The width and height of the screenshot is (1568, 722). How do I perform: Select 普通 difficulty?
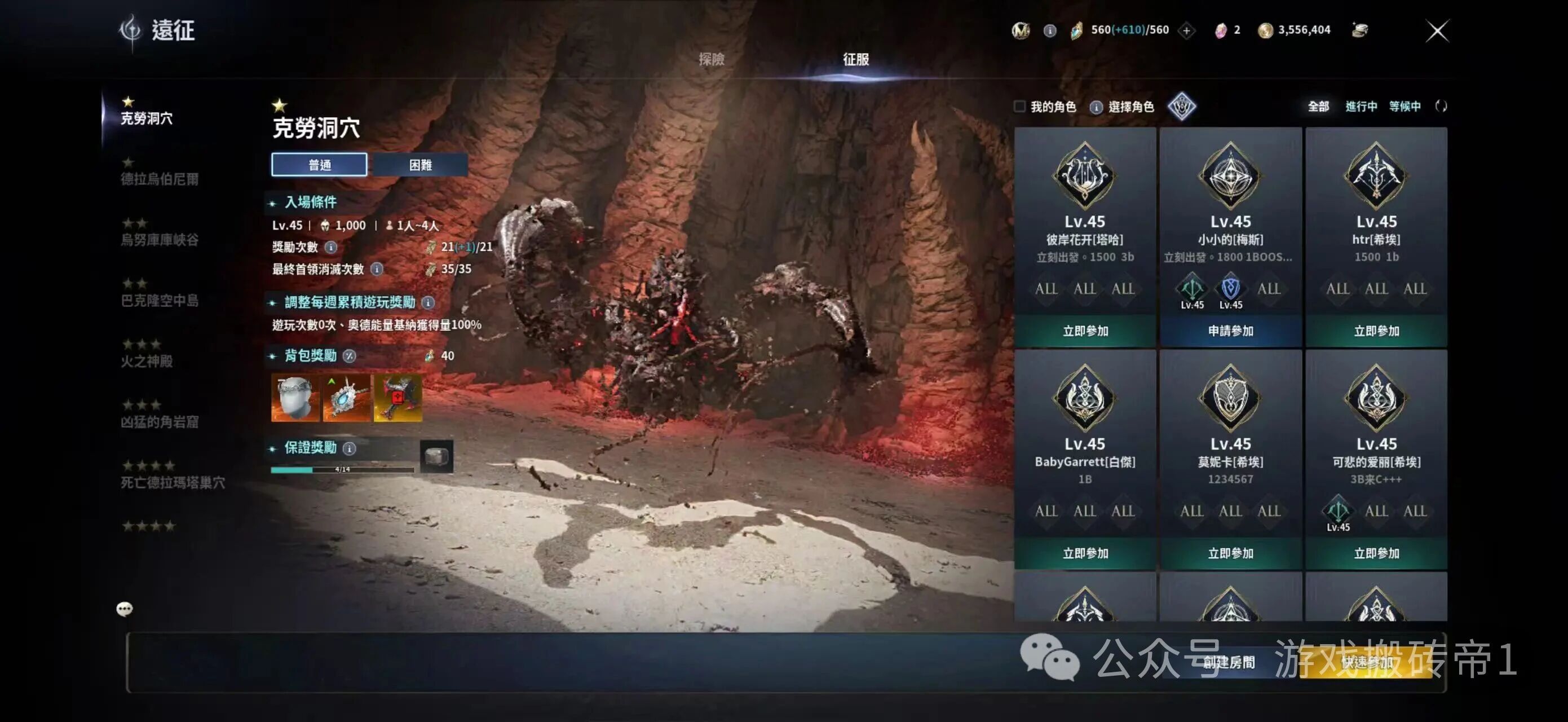point(319,165)
